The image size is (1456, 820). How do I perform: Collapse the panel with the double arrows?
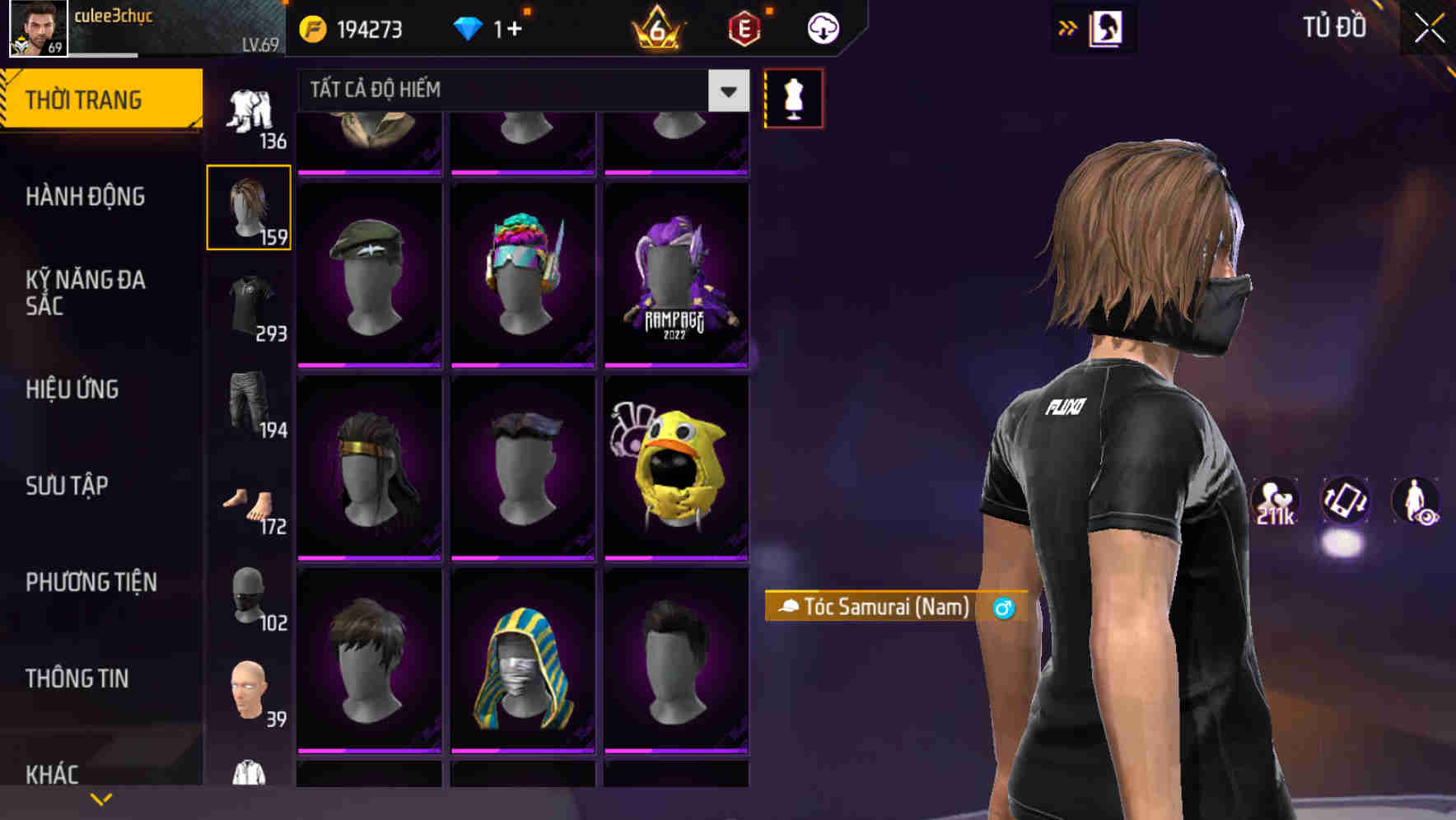1068,27
